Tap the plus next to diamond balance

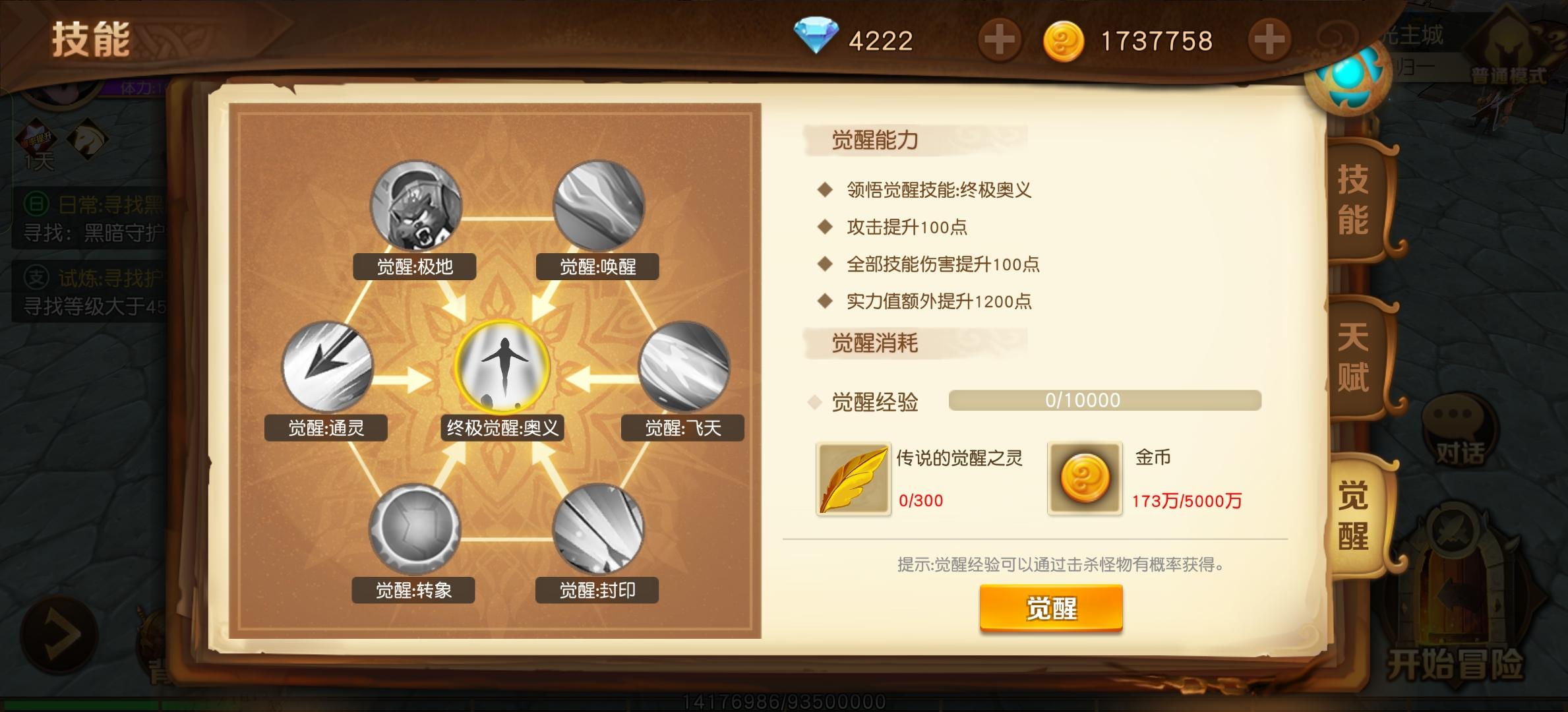coord(1001,40)
